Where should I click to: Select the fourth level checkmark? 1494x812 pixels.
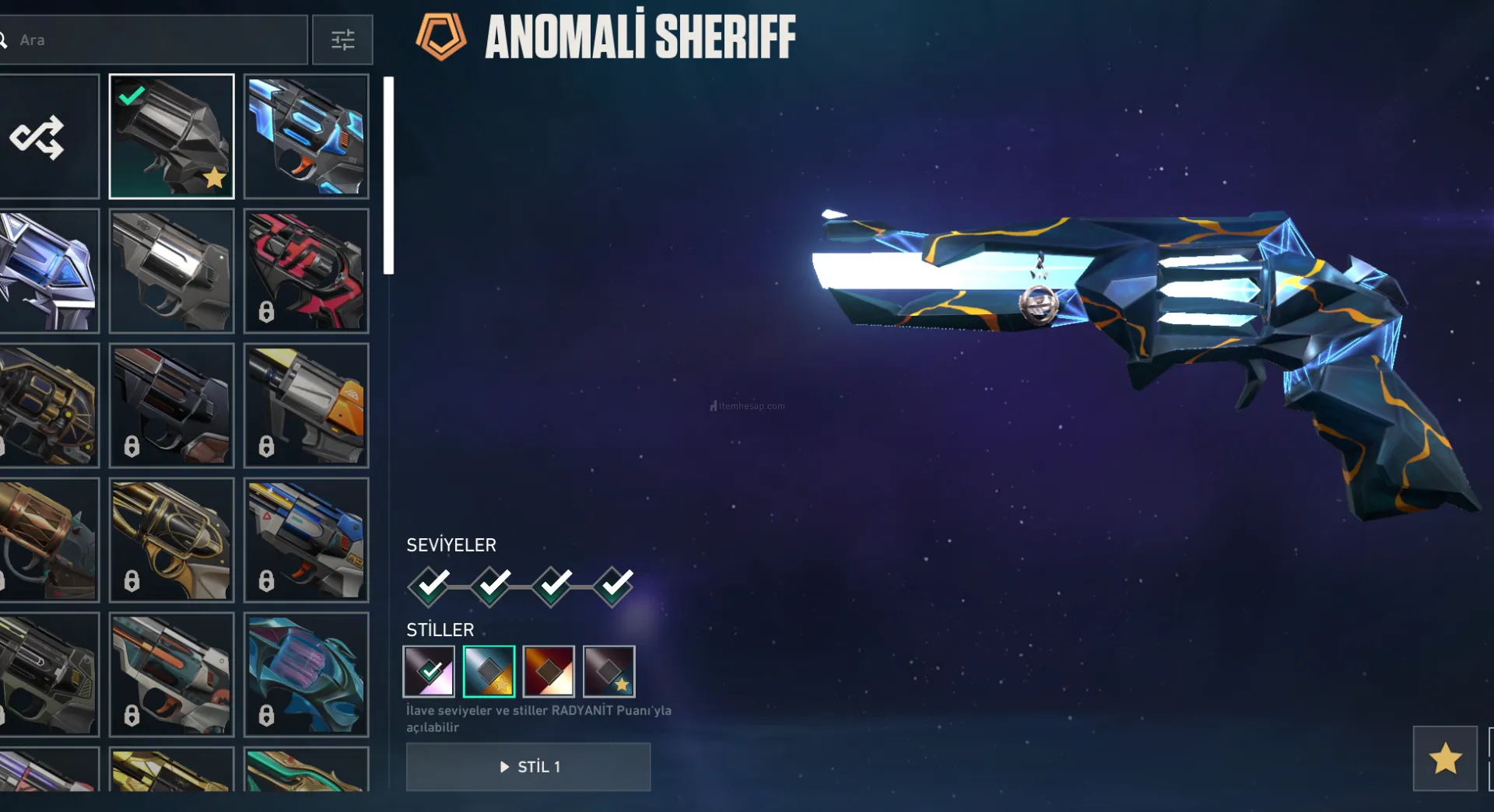tap(615, 585)
